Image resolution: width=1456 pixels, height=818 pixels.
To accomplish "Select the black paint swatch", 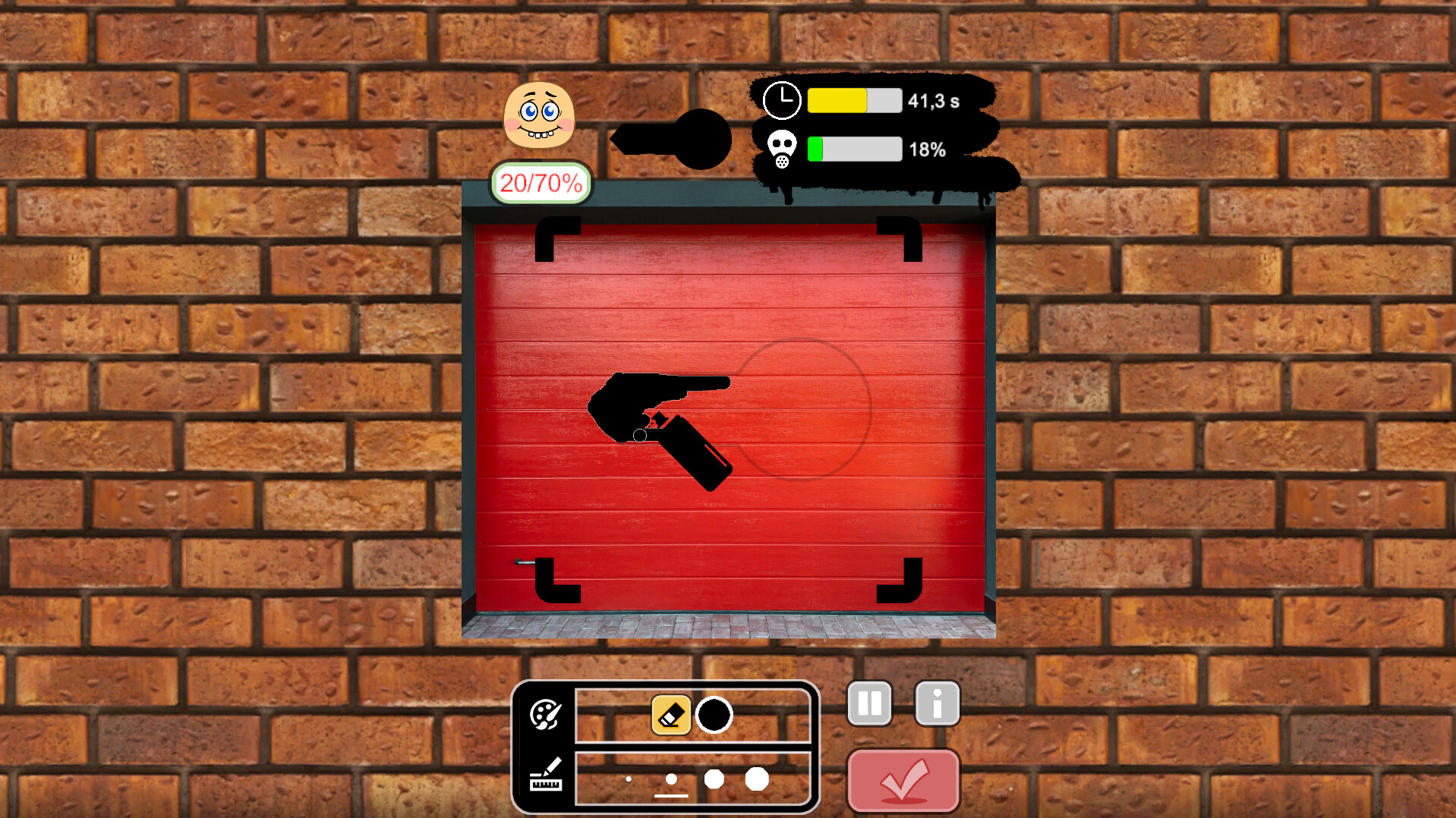I will 714,714.
